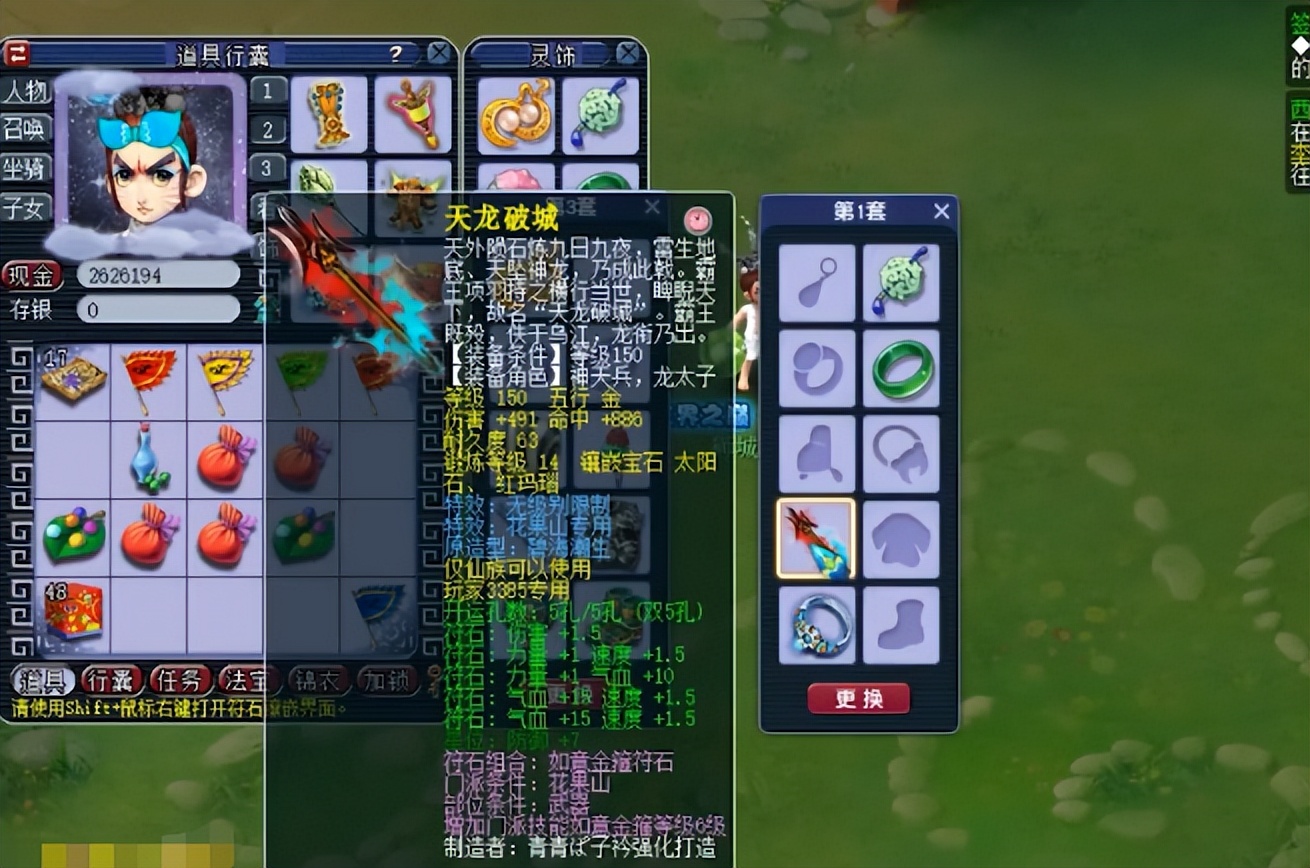Select the 坐骑 mount tab

click(25, 168)
